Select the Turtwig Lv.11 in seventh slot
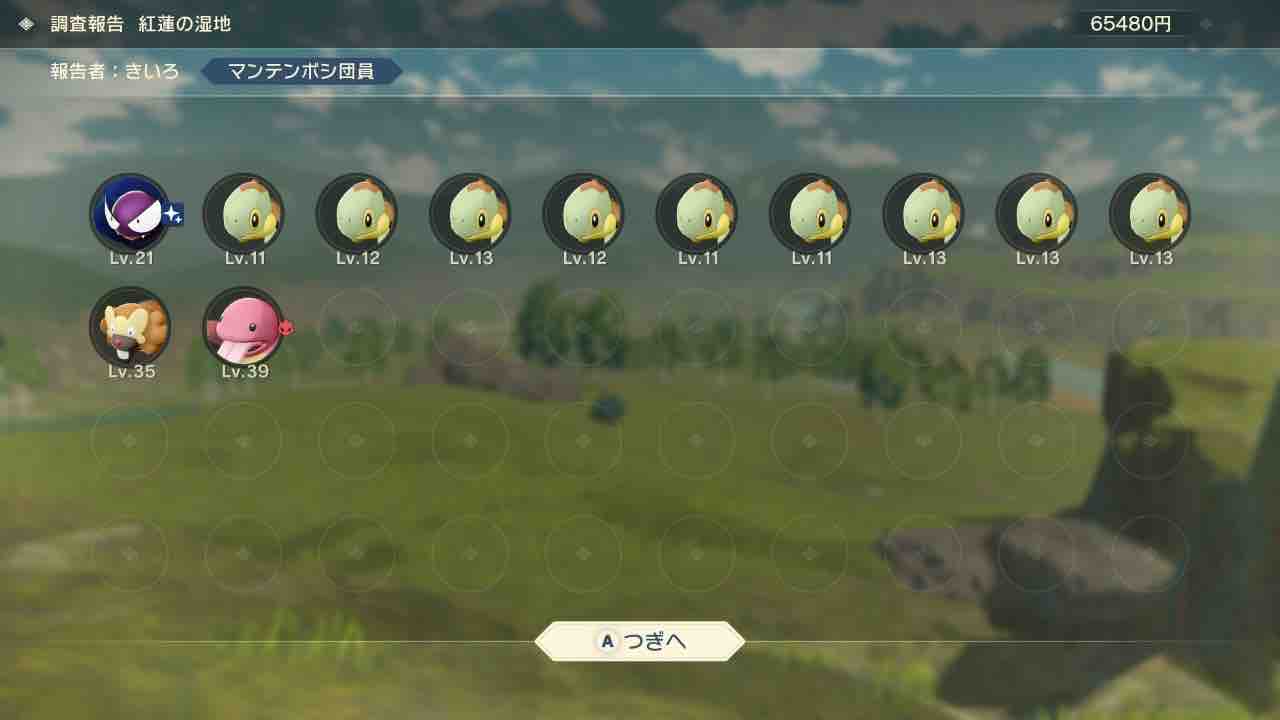Screen dimensions: 1280x720 [x=810, y=213]
